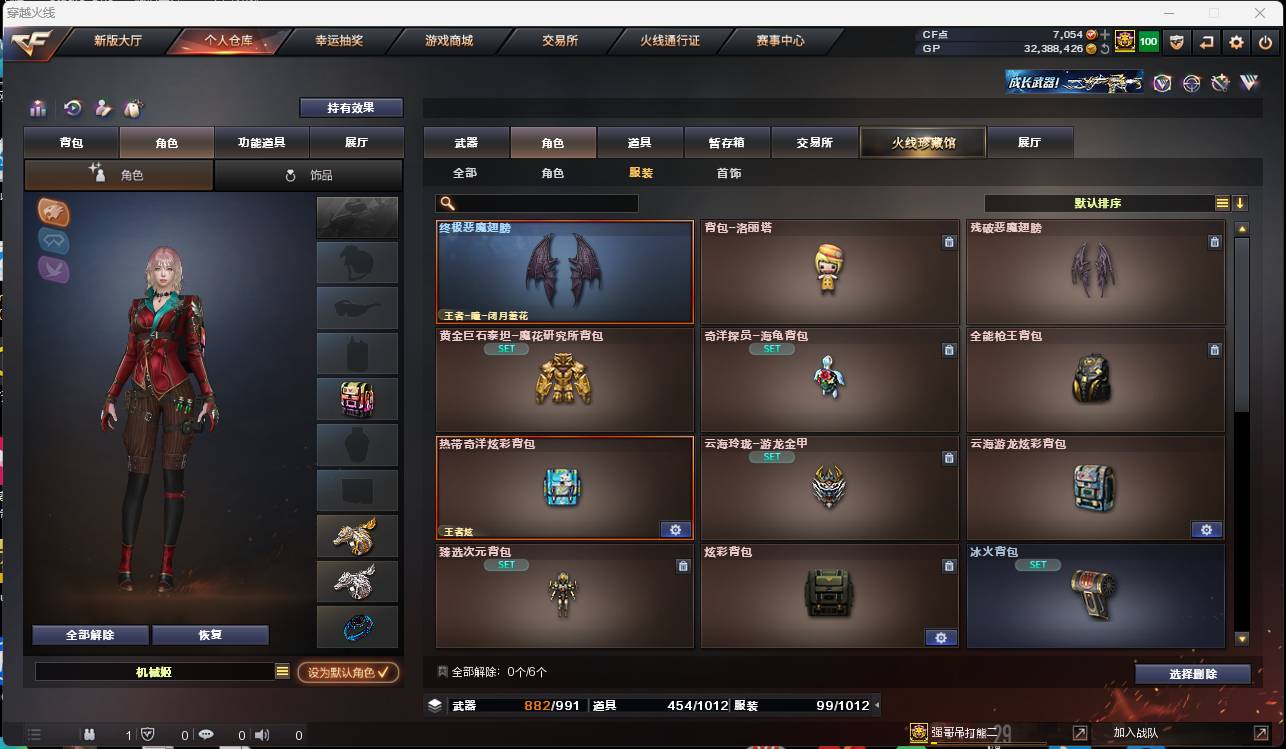This screenshot has height=749, width=1286.
Task: Switch to the 火线珍藏馆 tab
Action: coord(921,142)
